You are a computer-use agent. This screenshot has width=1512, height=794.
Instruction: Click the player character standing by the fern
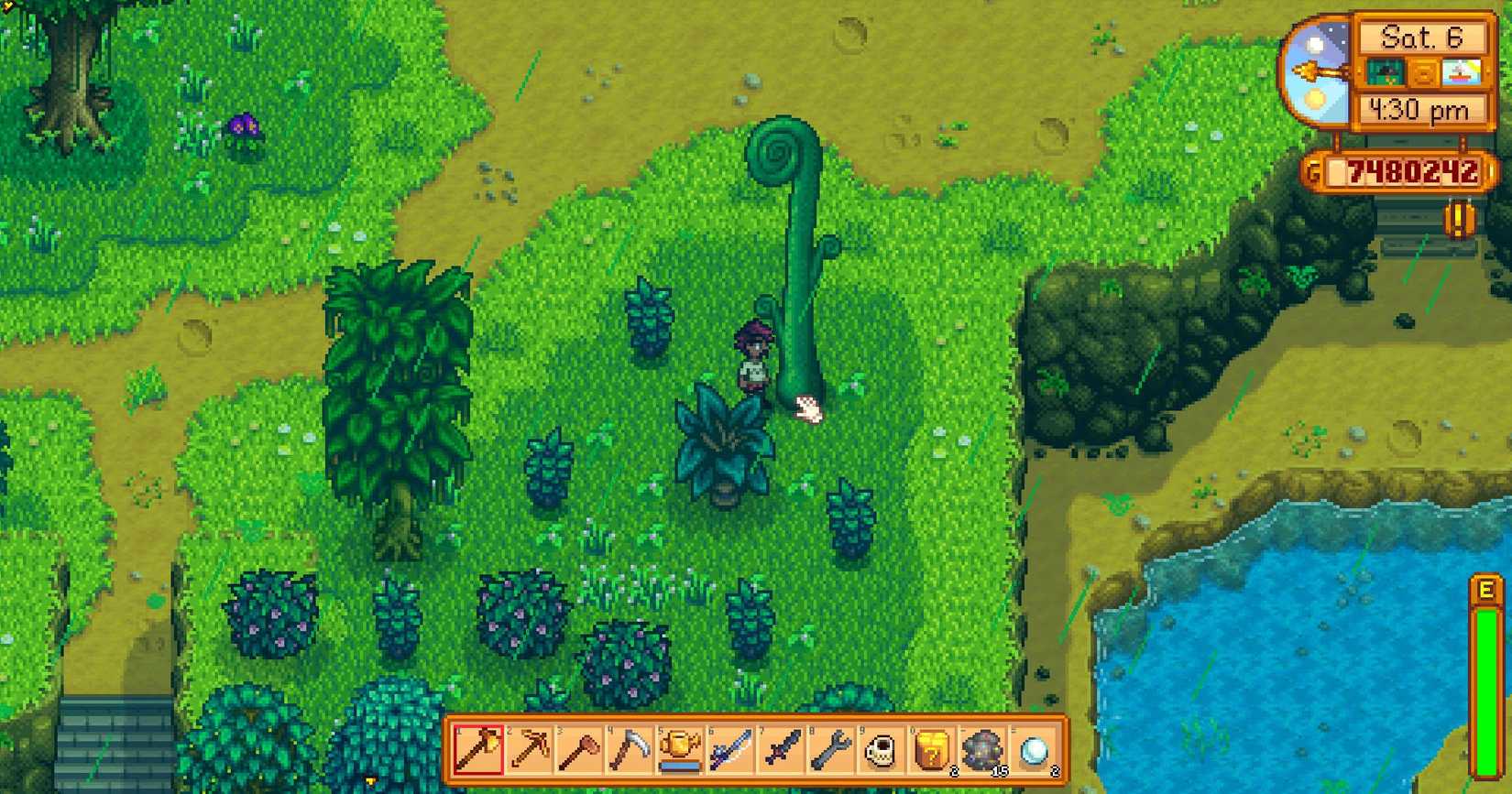click(754, 362)
